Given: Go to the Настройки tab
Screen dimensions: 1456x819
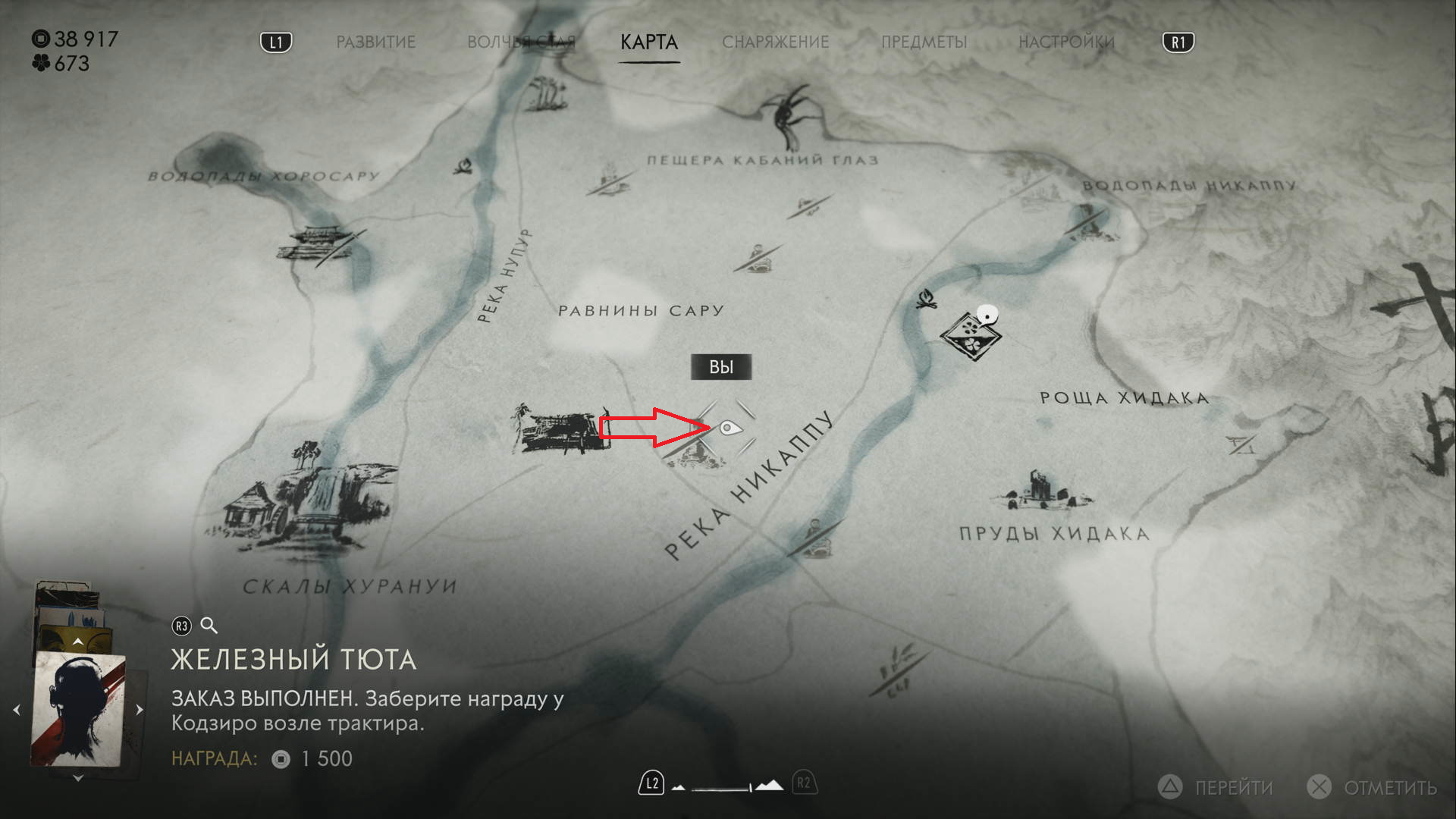Looking at the screenshot, I should (1066, 42).
